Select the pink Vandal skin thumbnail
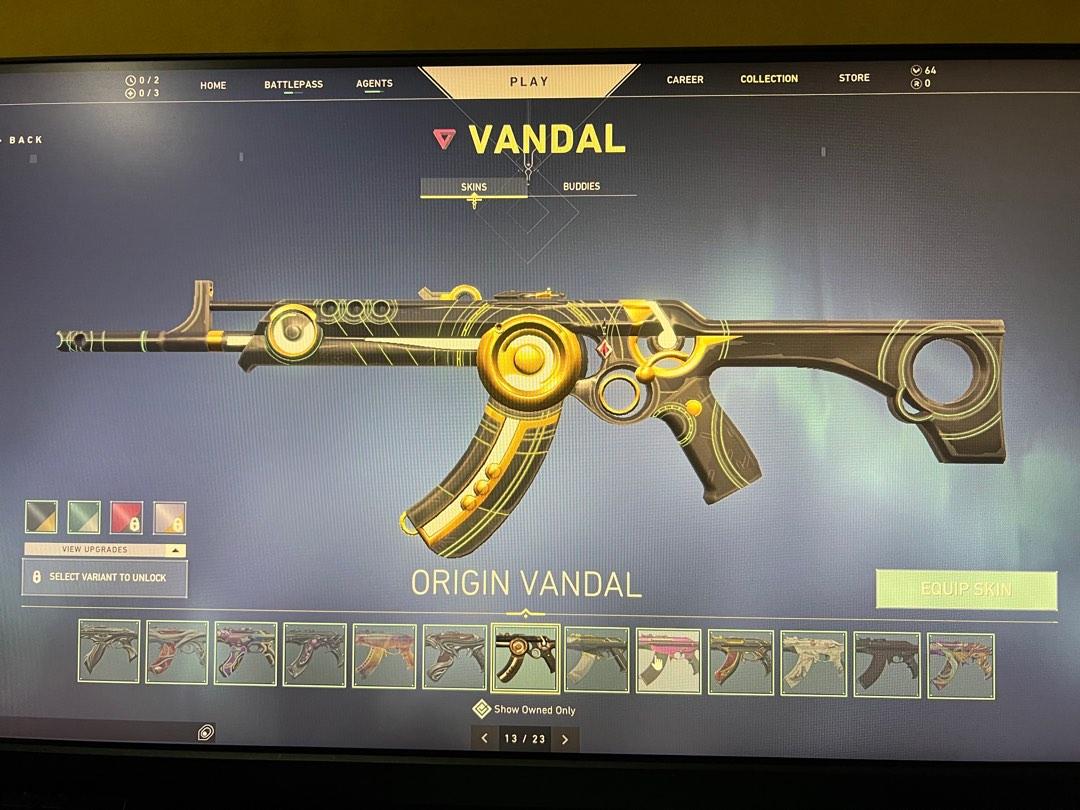1080x810 pixels. pos(668,661)
